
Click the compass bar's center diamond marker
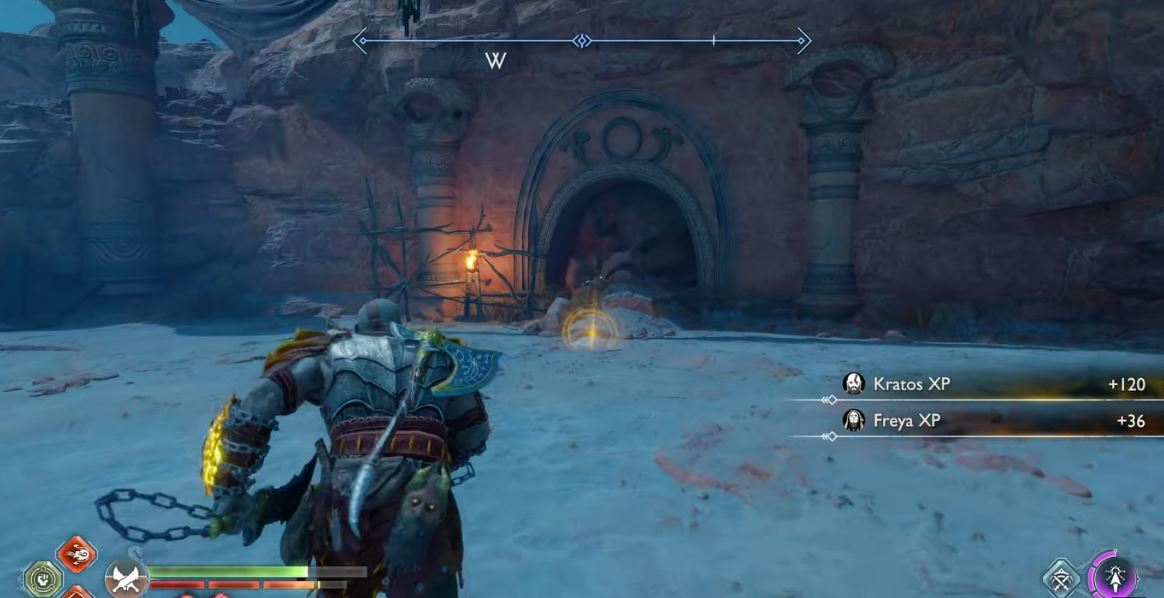pos(582,41)
